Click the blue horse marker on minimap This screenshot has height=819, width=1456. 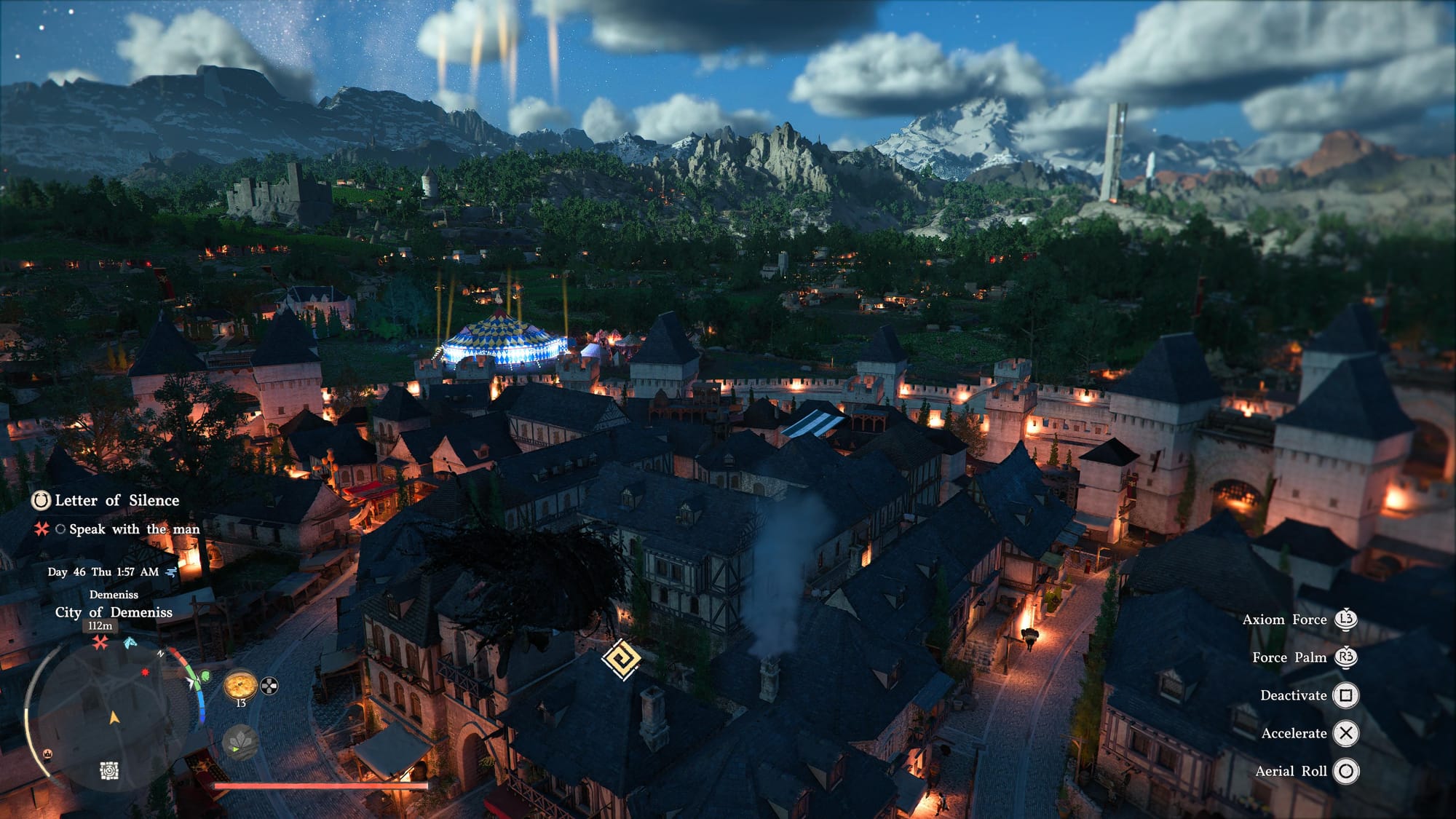click(x=130, y=642)
